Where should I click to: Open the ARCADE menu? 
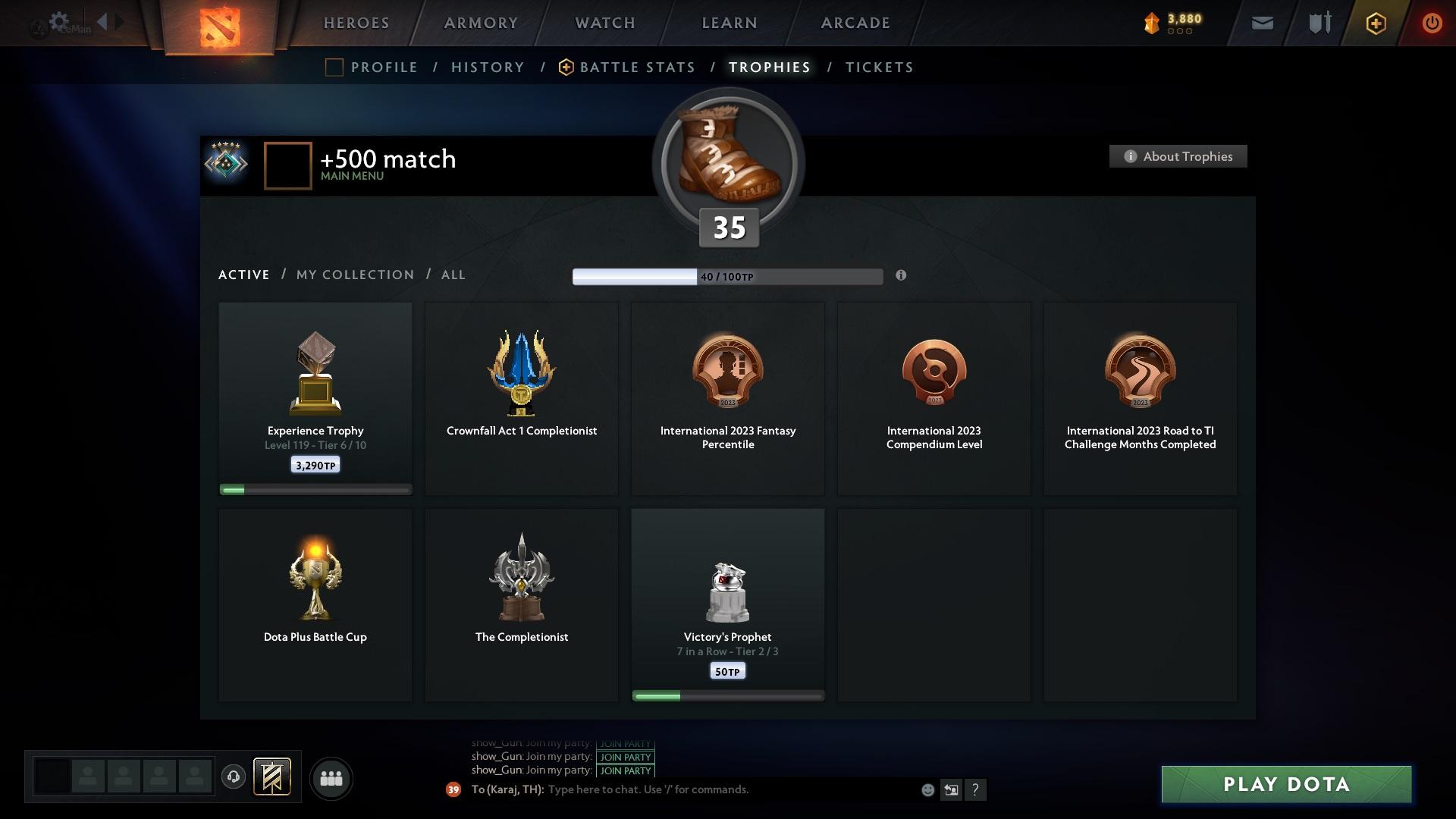[855, 23]
